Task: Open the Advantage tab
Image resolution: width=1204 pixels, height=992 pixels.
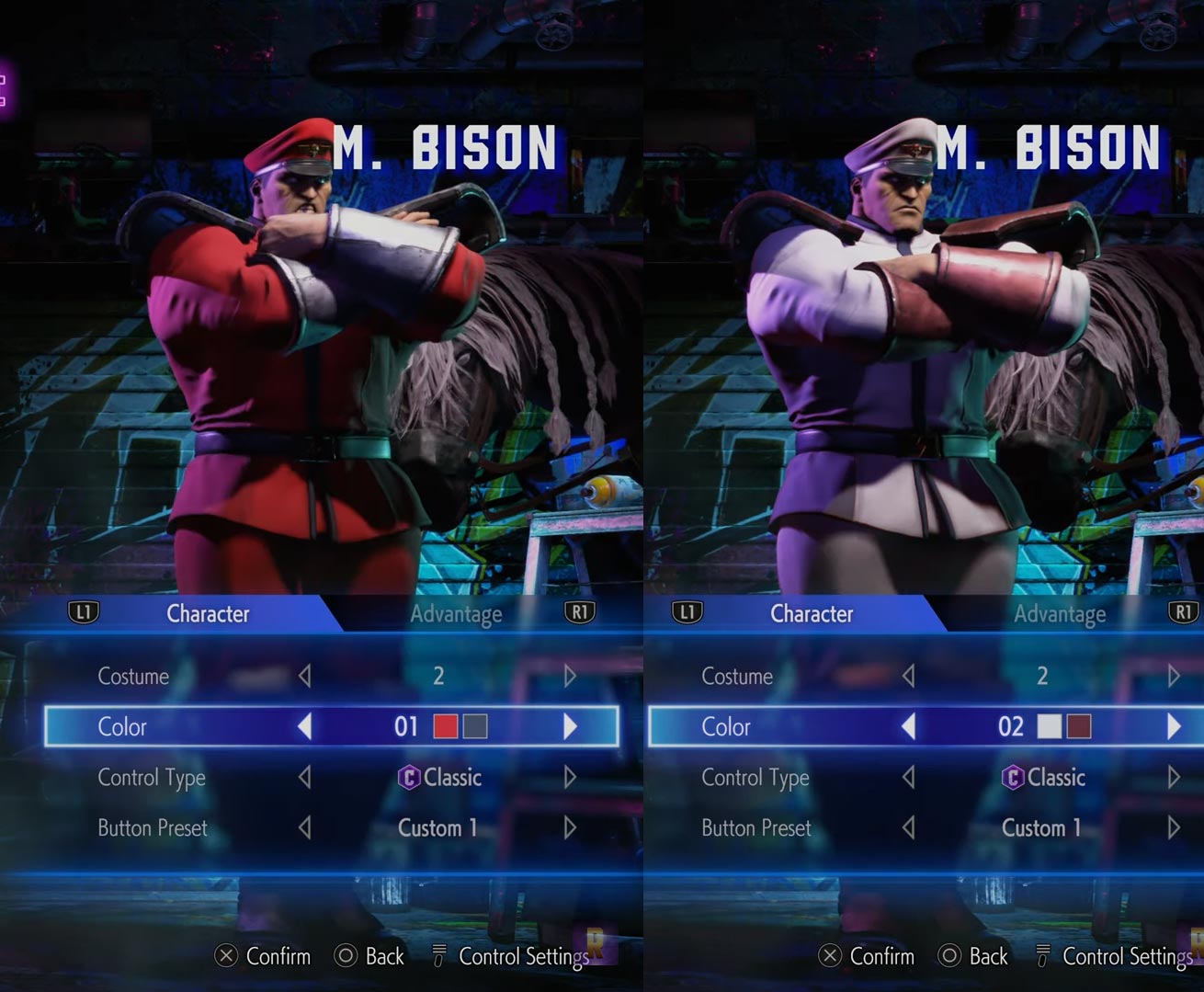Action: tap(456, 613)
